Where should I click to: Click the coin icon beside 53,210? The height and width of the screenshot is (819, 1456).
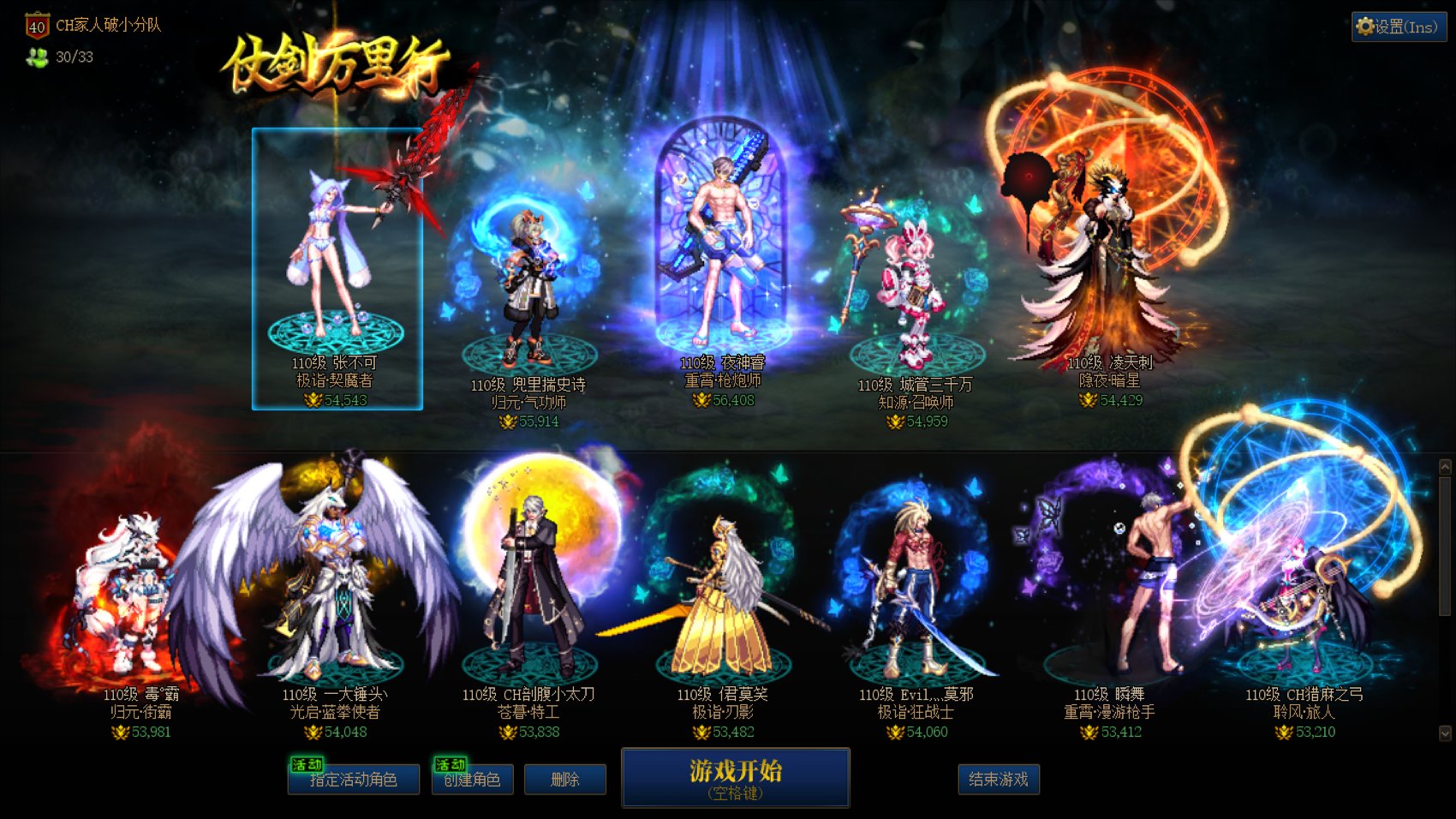click(x=1286, y=732)
